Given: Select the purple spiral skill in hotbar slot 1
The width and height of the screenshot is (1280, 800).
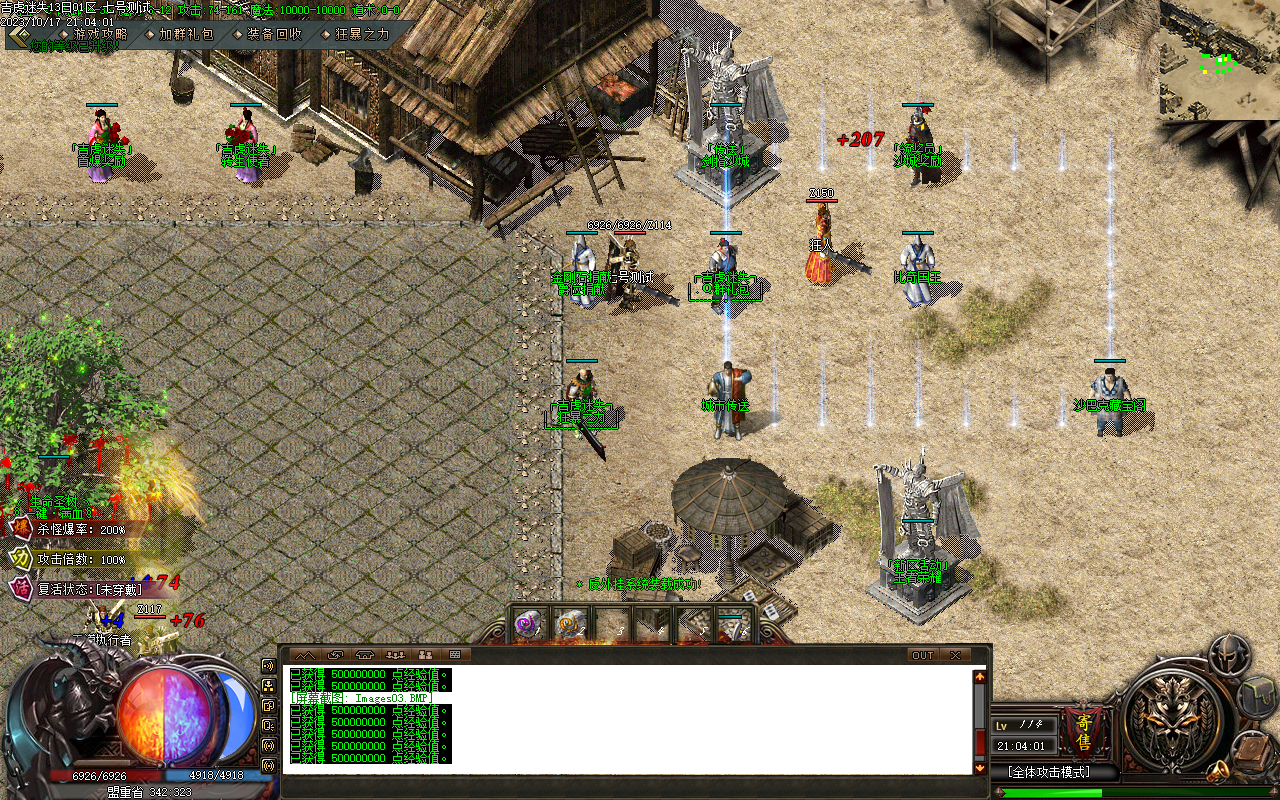Looking at the screenshot, I should [x=526, y=621].
